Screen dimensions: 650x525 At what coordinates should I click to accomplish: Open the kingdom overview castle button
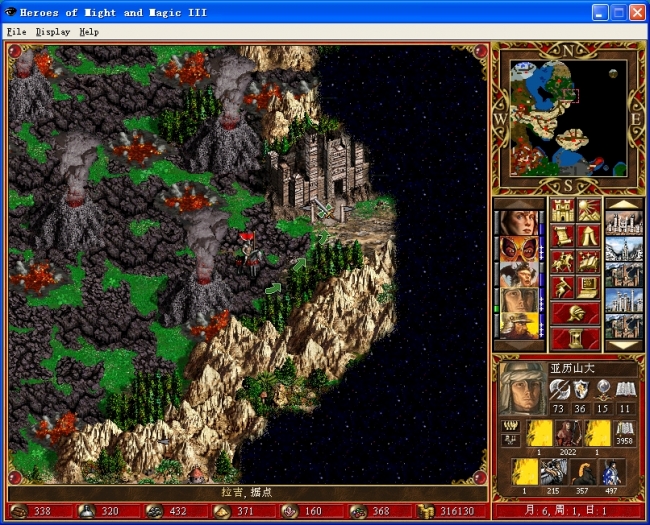563,211
